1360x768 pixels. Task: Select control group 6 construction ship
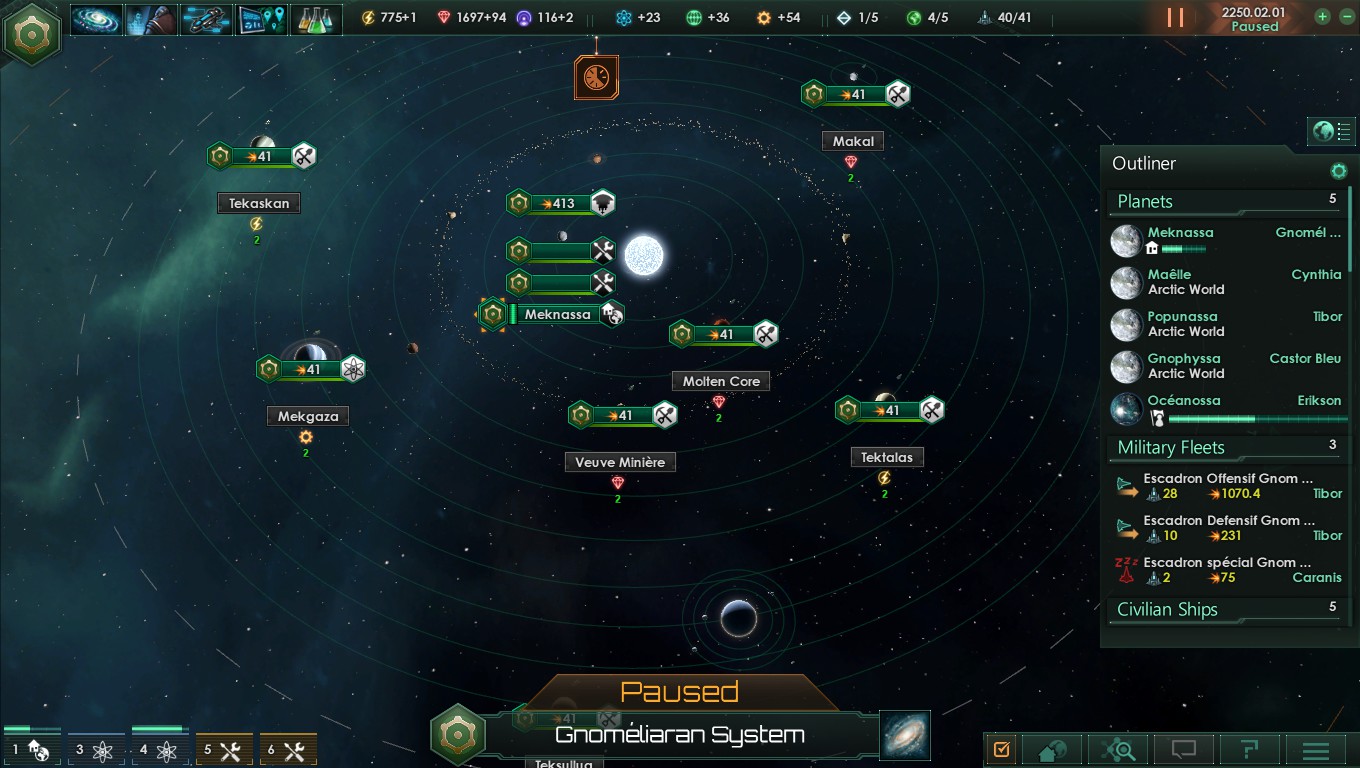pyautogui.click(x=288, y=750)
